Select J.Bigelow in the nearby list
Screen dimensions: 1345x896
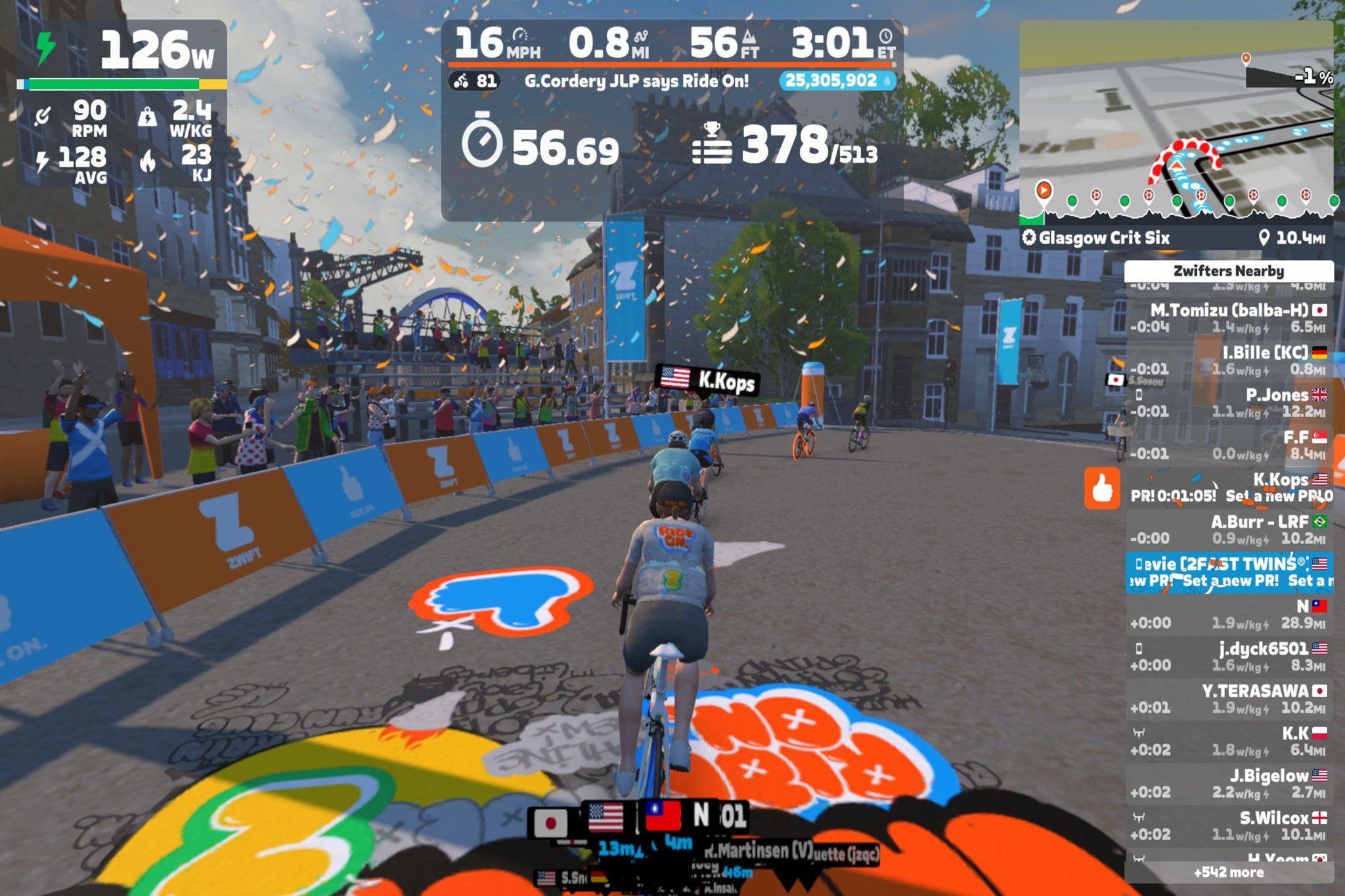1228,783
